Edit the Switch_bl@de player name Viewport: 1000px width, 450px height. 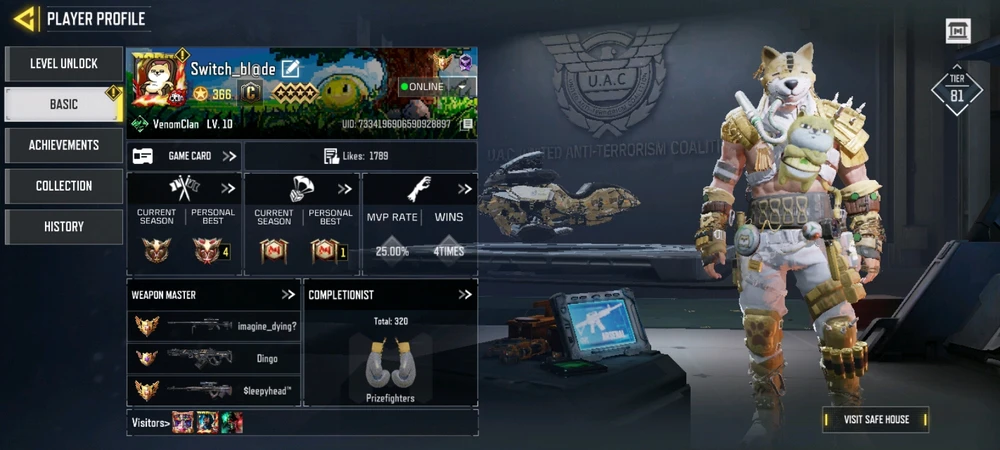(x=291, y=68)
